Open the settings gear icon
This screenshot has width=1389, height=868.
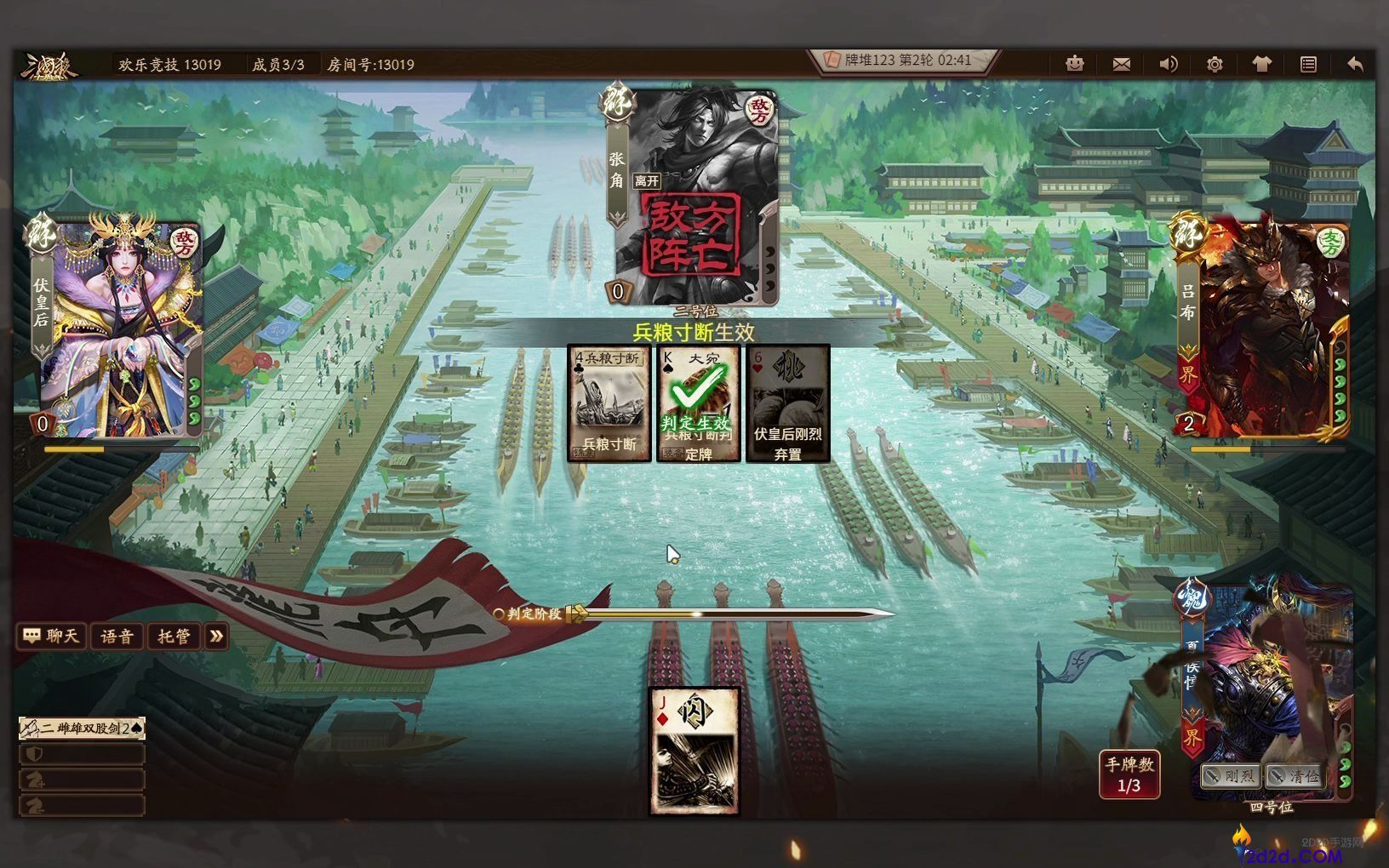[1215, 64]
